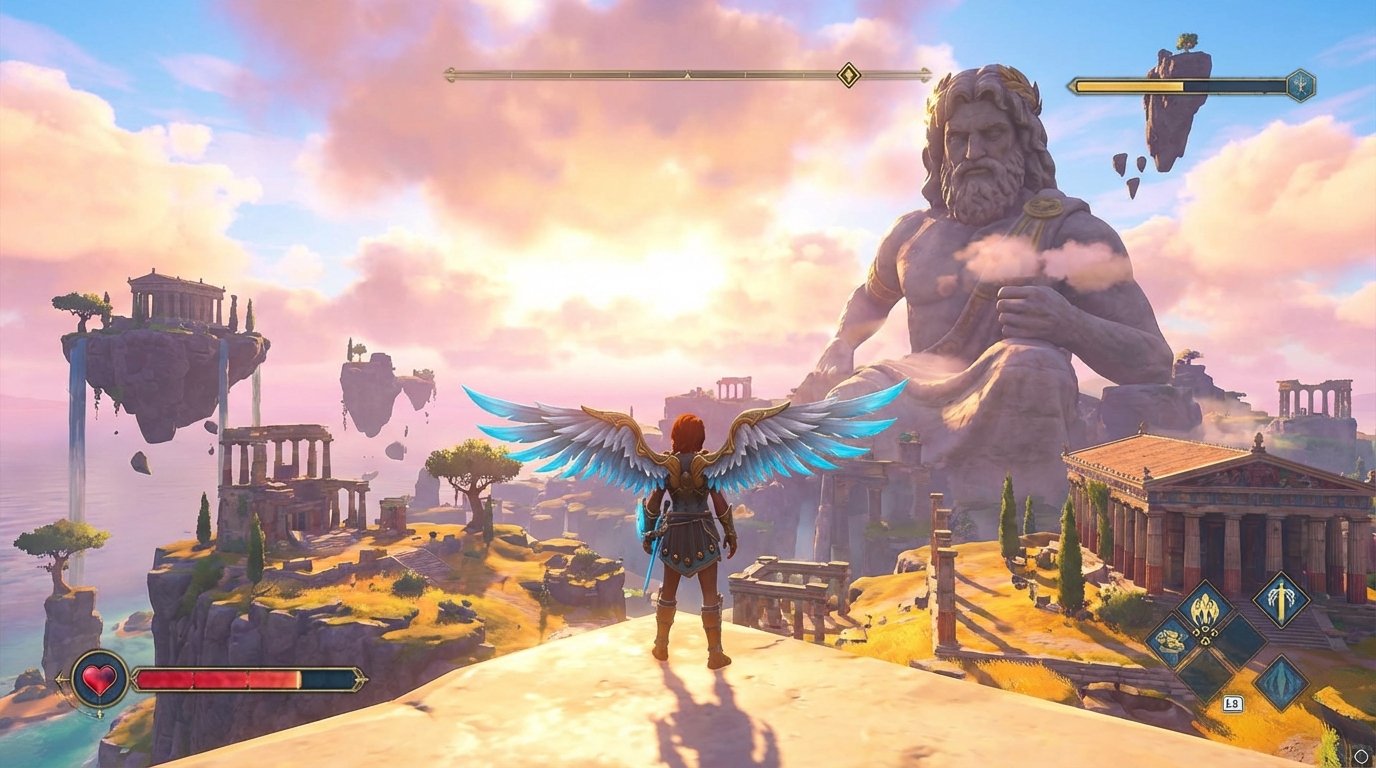Click the winged hexagonal emblem on the boss bar
Screen dimensions: 1376x768
[1301, 84]
